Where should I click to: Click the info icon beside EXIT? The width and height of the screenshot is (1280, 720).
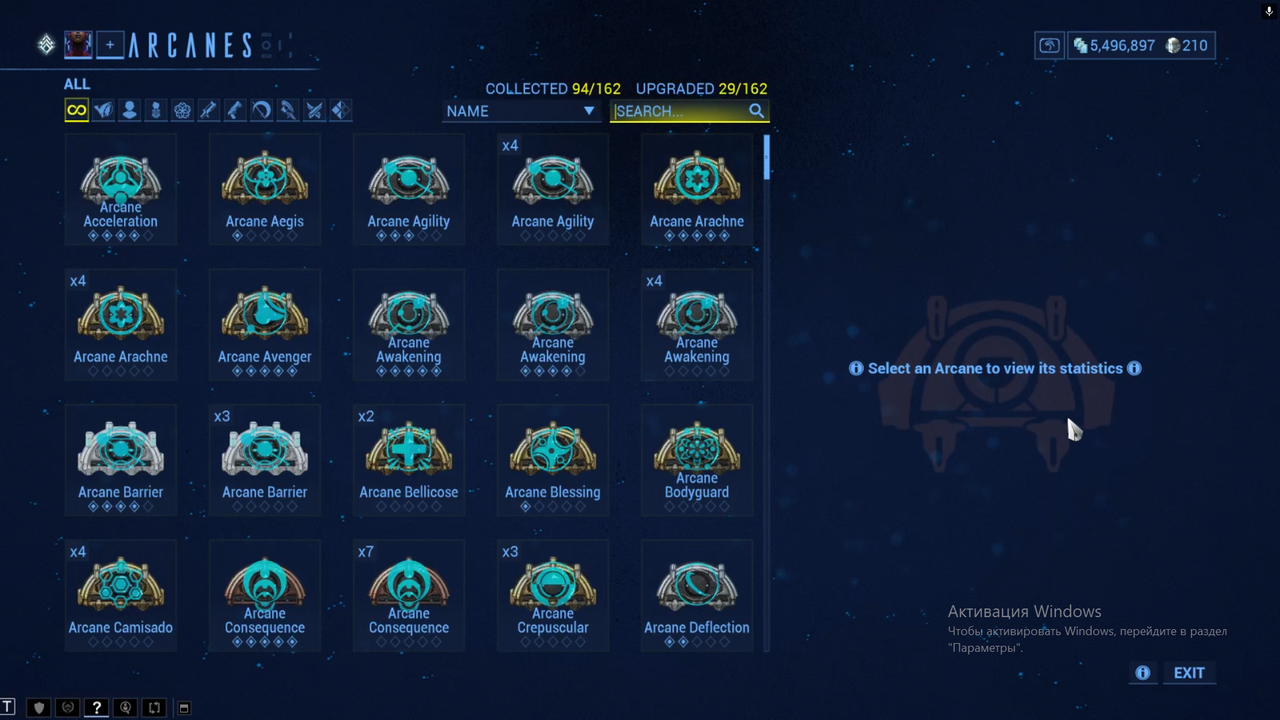pos(1142,673)
